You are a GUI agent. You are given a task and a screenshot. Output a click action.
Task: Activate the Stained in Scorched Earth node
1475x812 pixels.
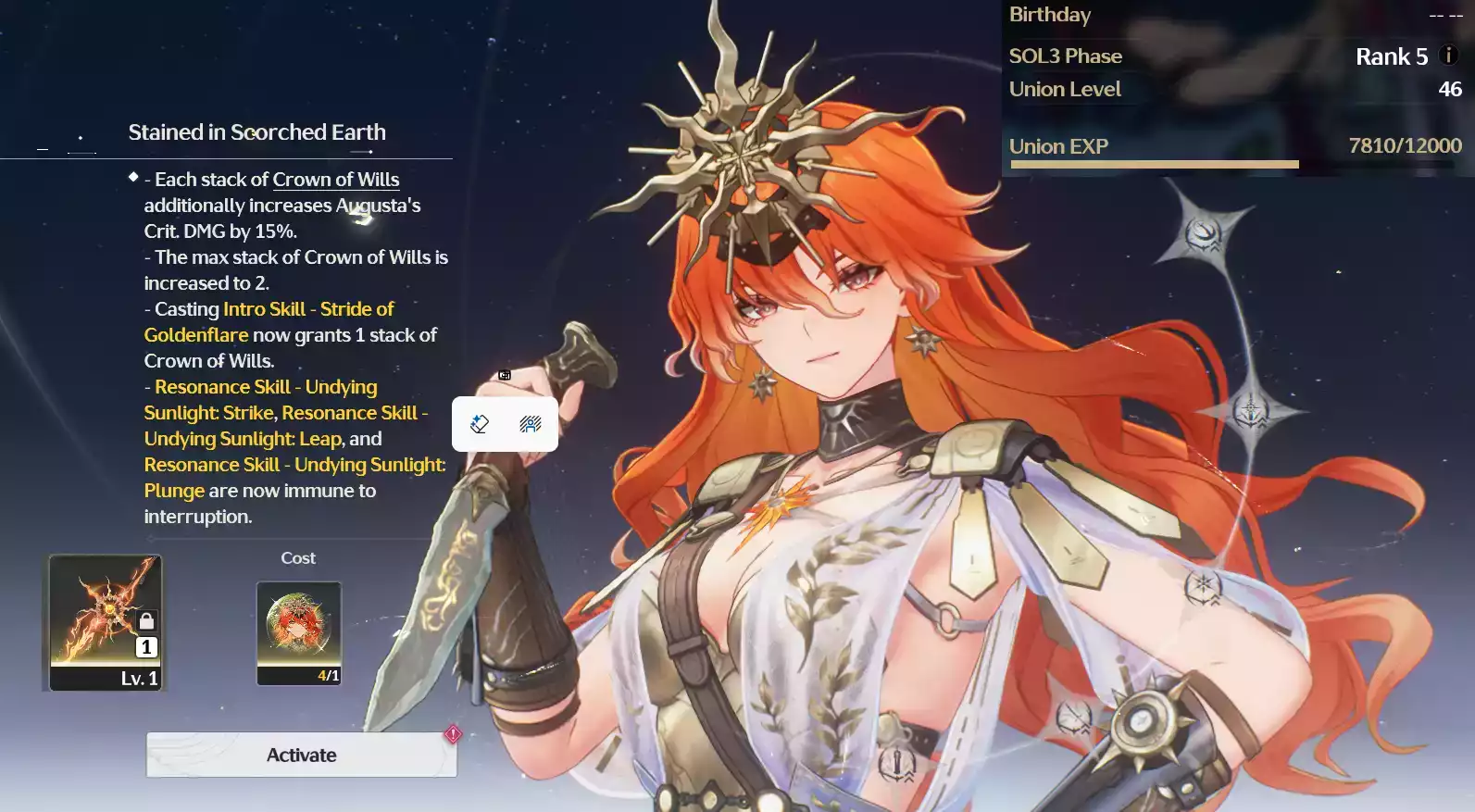point(301,755)
